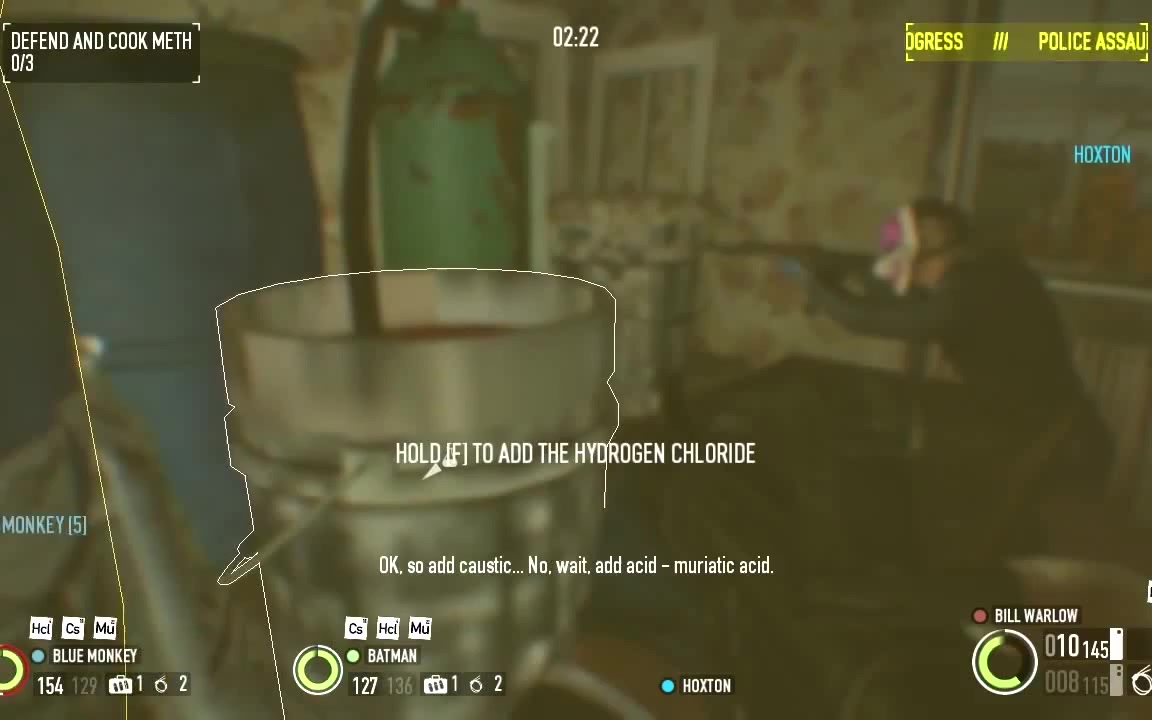
Task: Select Blue Monkey's Mu ingredient icon
Action: click(x=105, y=628)
